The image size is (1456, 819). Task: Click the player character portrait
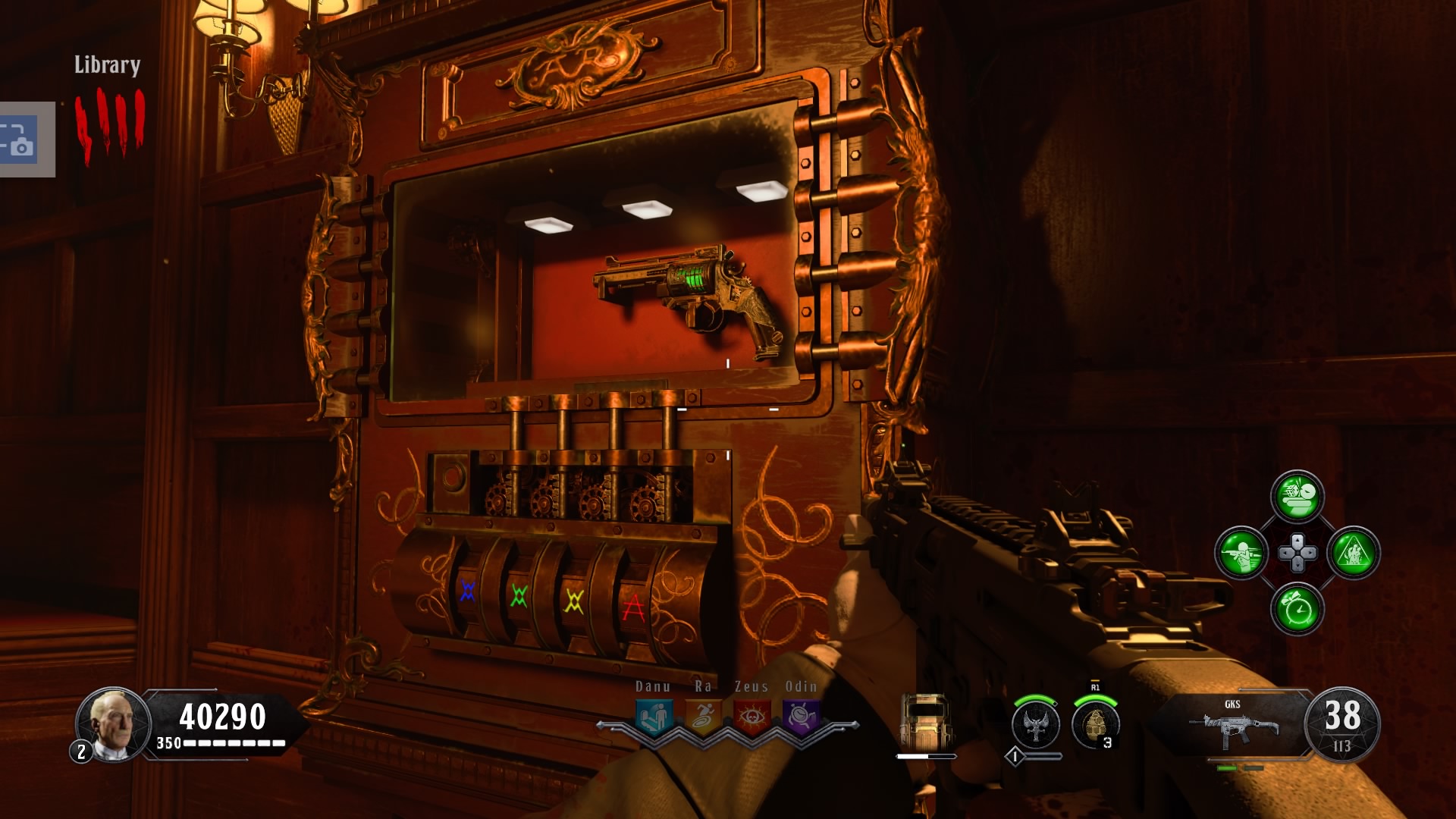(112, 724)
